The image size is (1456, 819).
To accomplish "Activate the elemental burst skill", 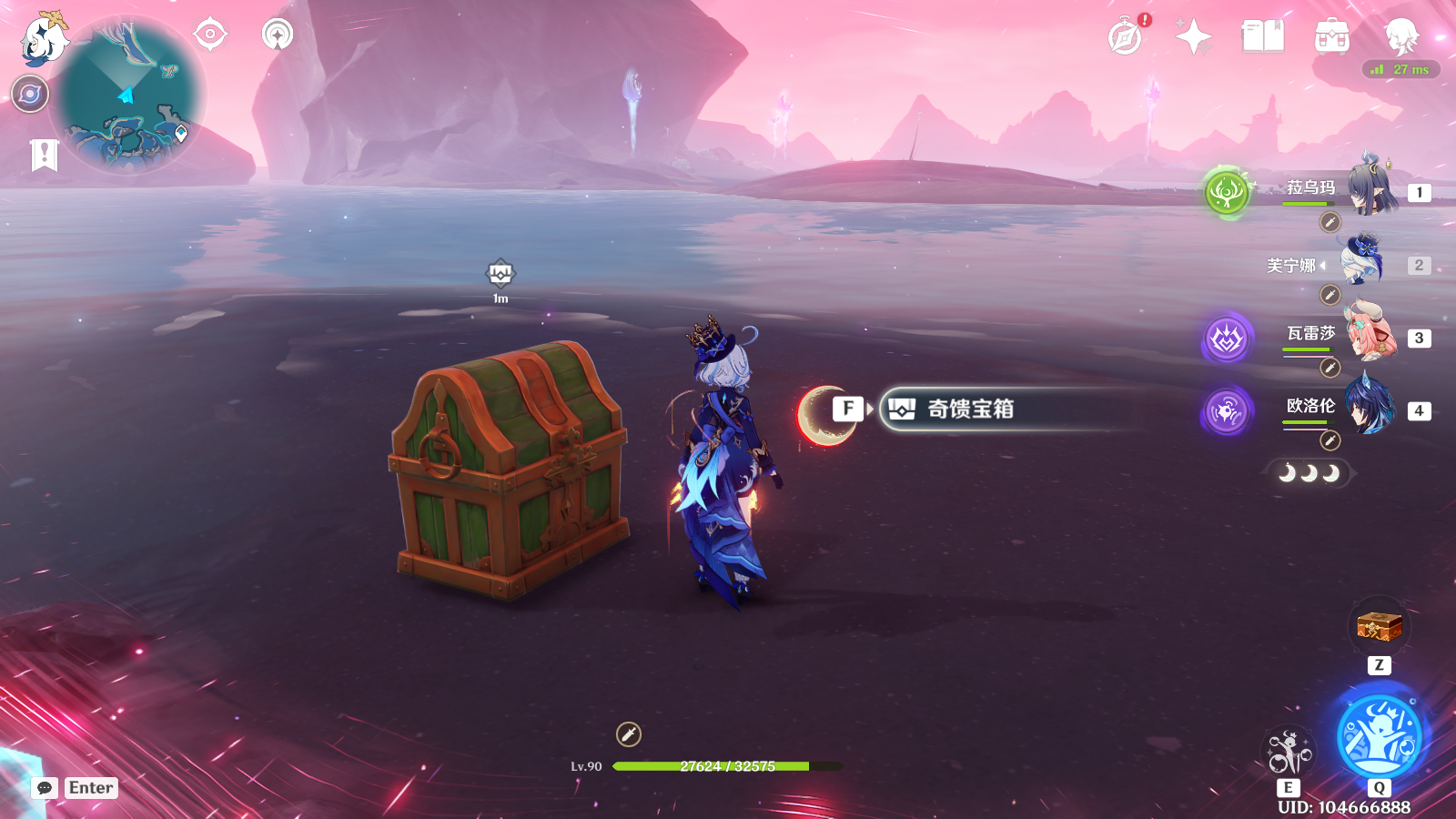I will pyautogui.click(x=1379, y=735).
